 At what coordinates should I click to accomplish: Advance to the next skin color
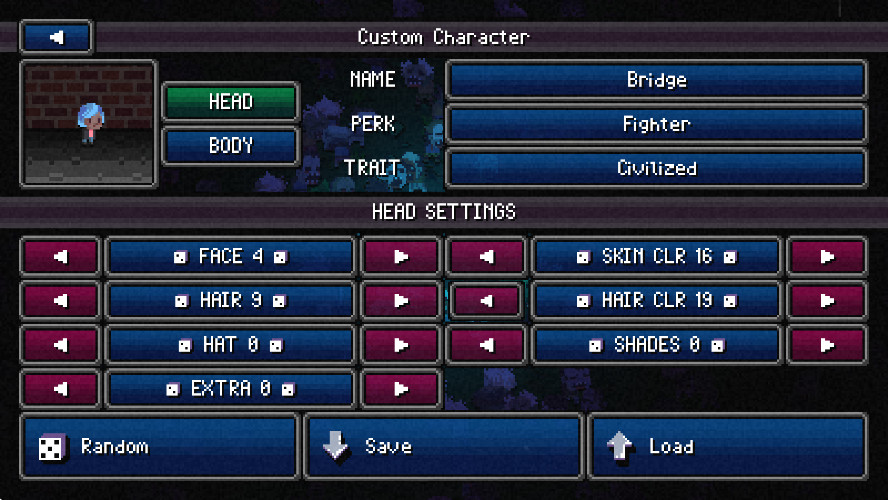pyautogui.click(x=827, y=257)
